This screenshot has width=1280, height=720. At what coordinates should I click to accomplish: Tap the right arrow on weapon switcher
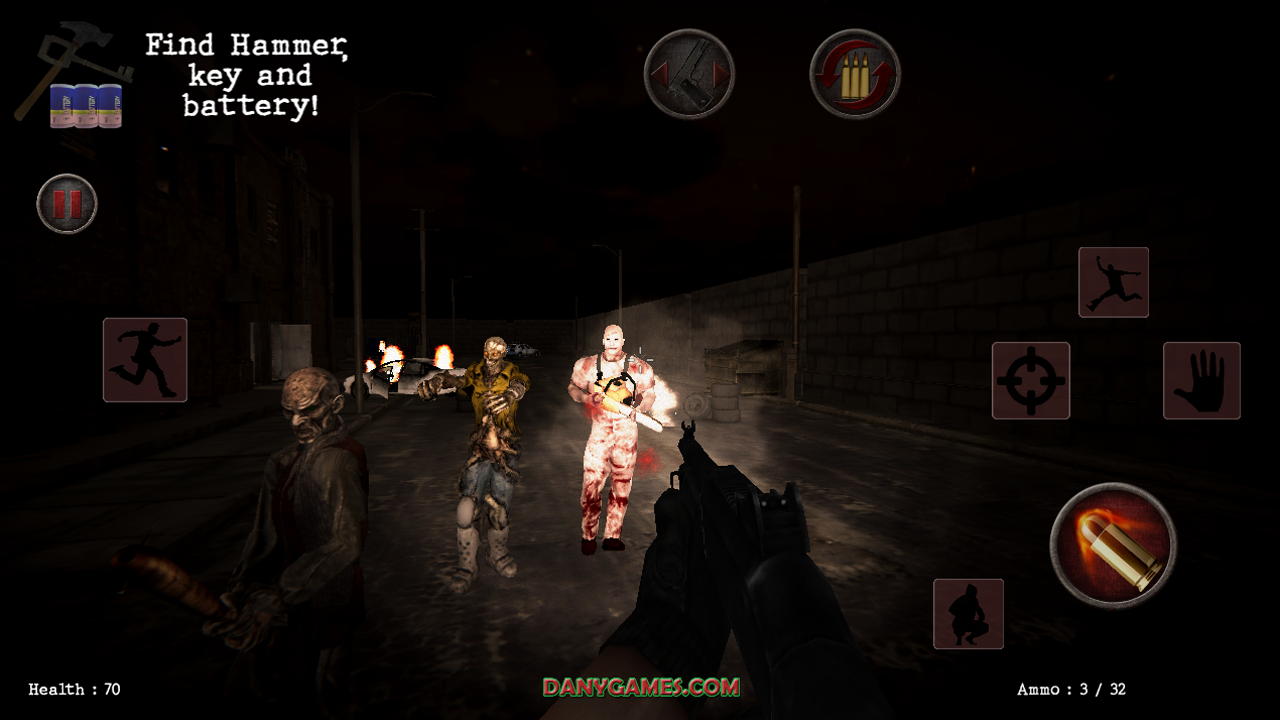click(722, 75)
